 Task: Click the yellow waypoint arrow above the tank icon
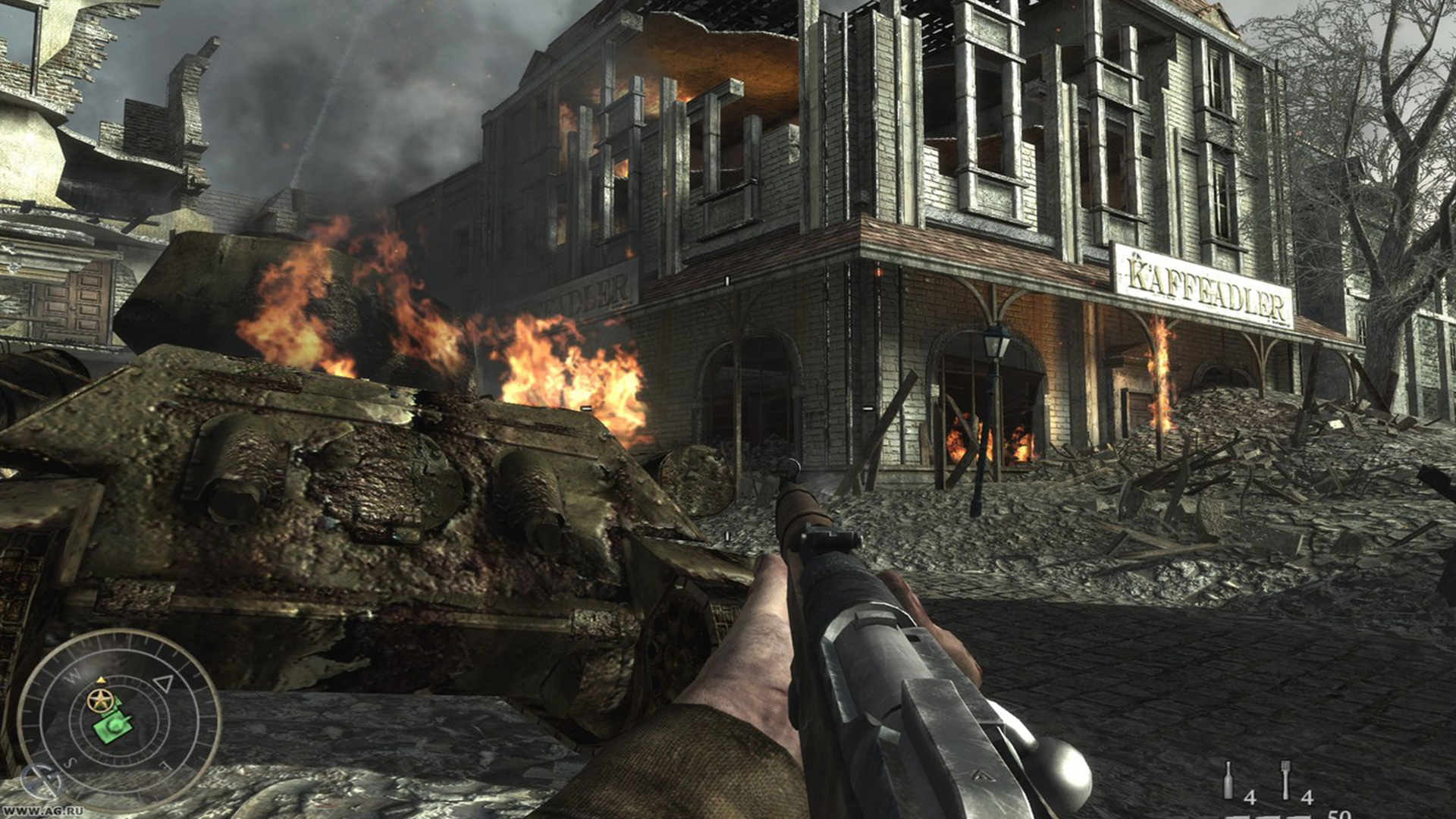click(100, 679)
